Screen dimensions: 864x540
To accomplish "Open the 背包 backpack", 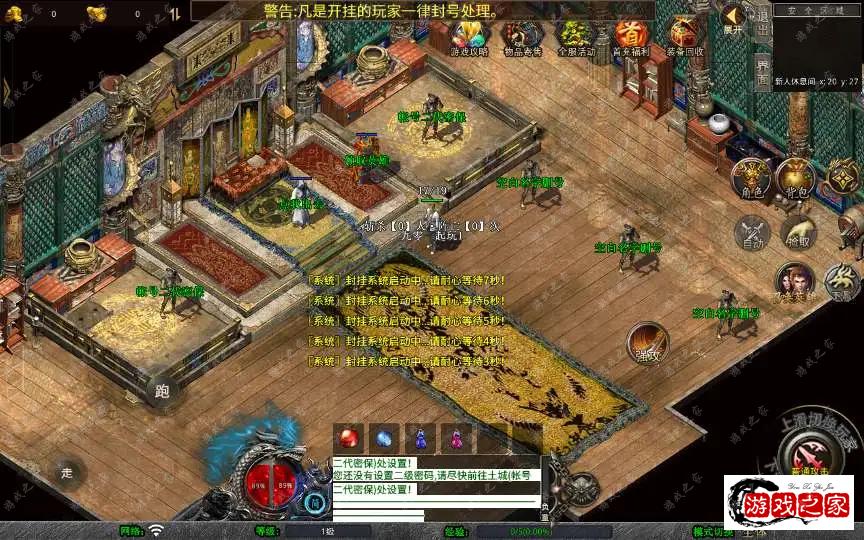I will tap(797, 177).
